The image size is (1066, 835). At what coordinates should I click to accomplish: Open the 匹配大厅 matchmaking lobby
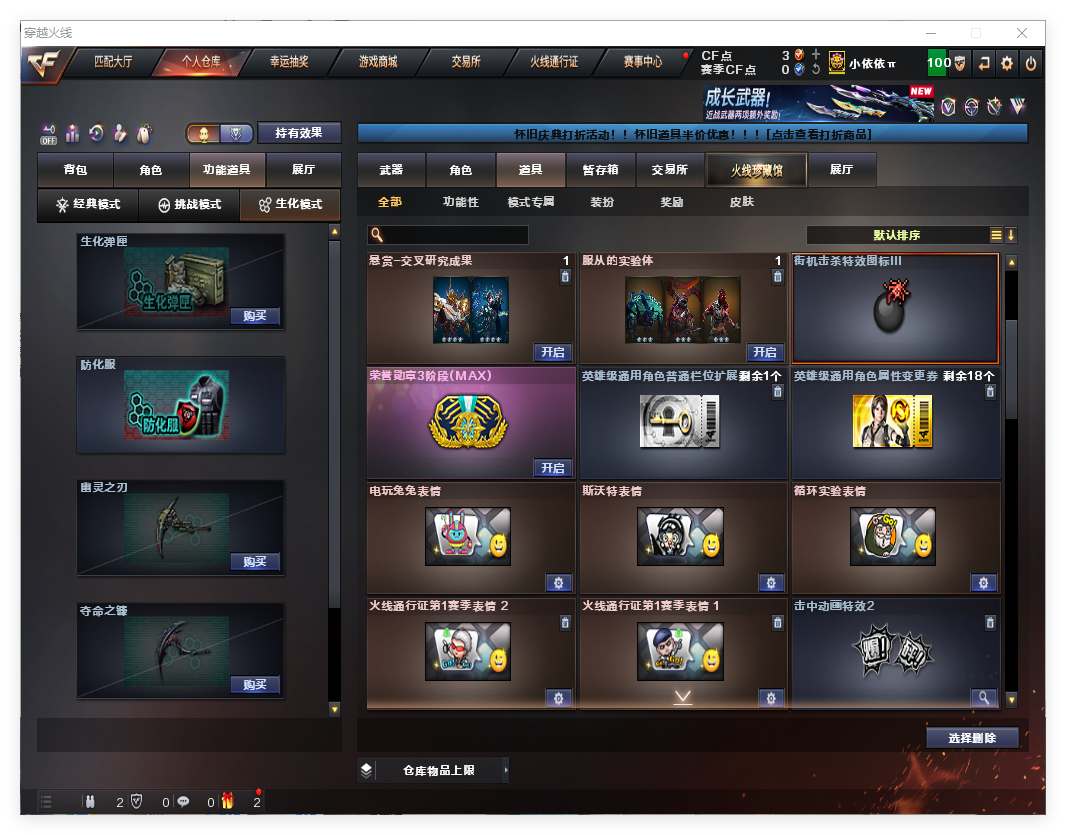point(113,62)
